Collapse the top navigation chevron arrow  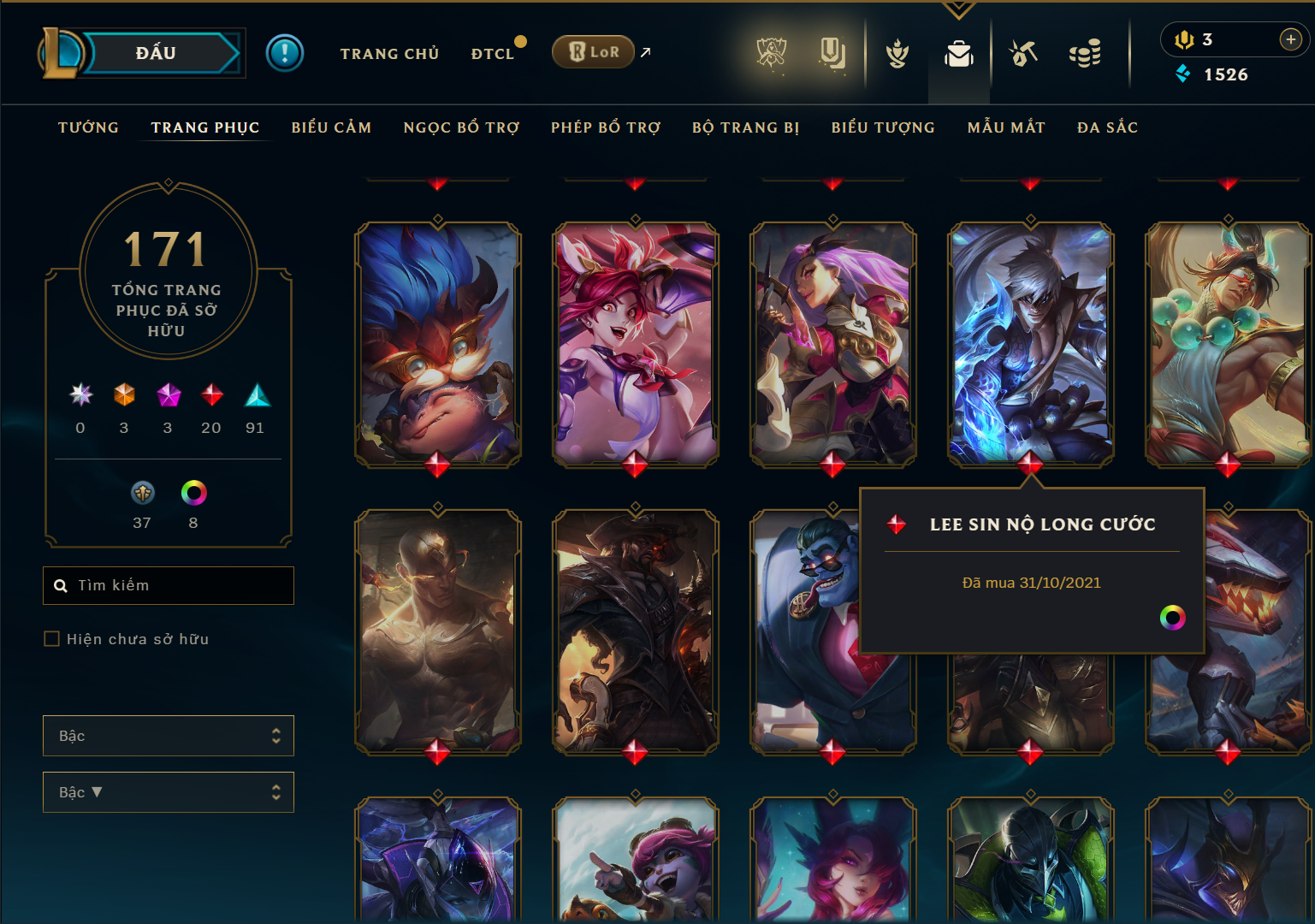[957, 9]
